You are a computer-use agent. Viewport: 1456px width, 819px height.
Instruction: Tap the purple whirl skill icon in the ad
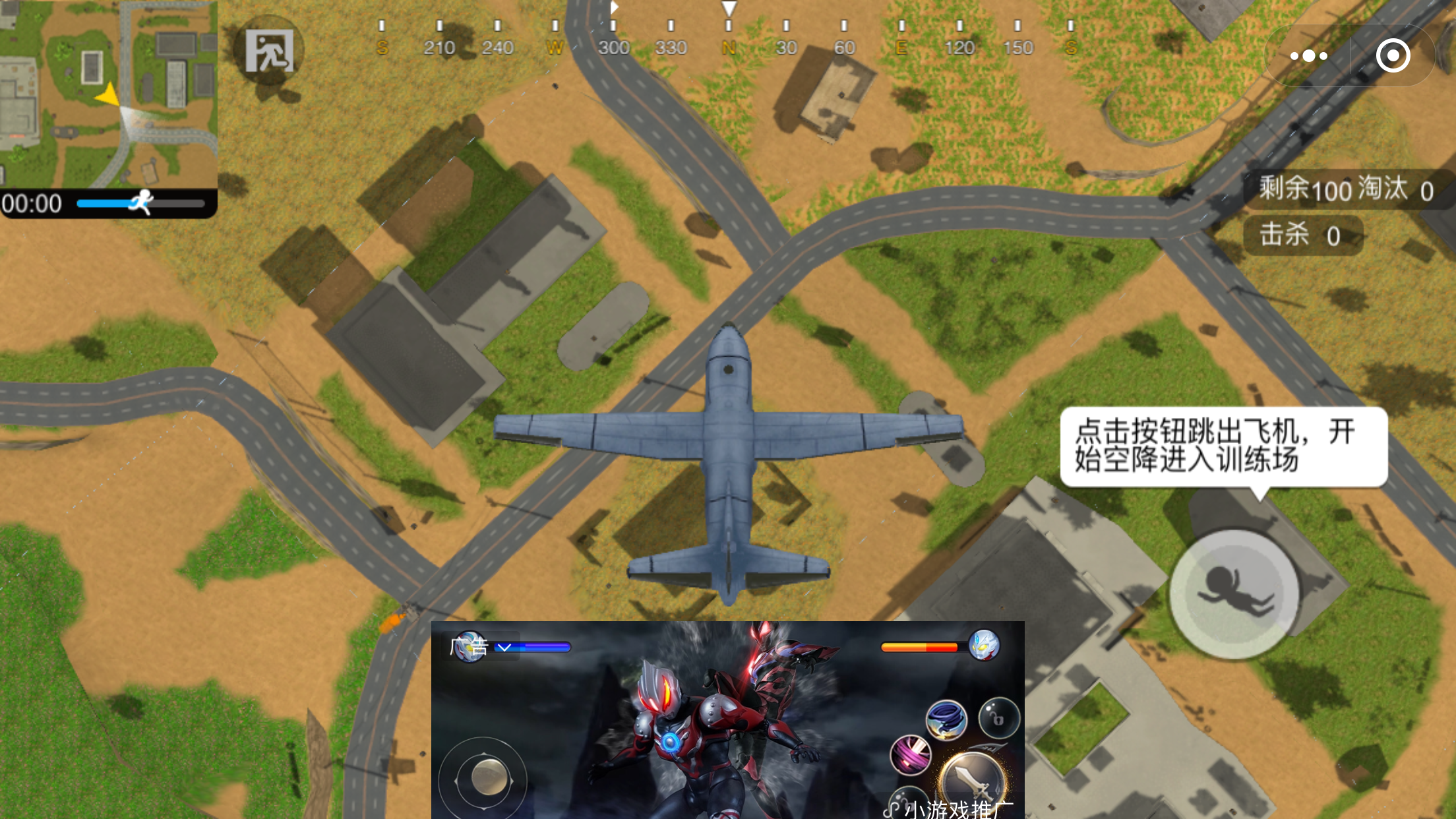pos(911,756)
